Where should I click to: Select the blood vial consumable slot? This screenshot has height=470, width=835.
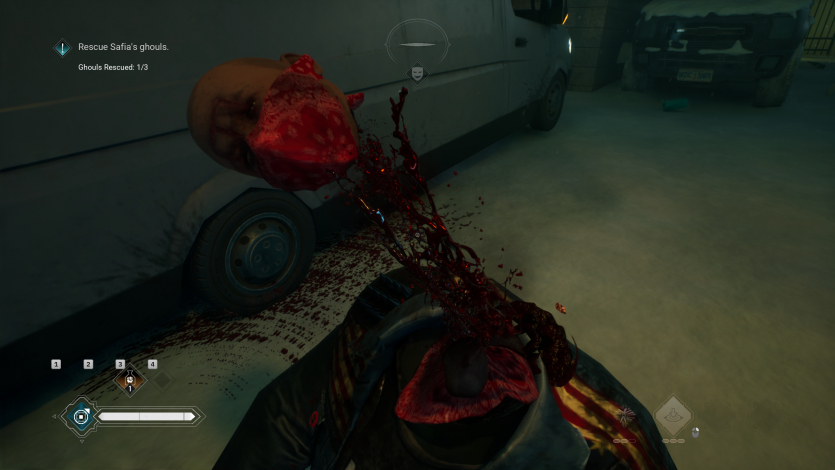[x=128, y=380]
